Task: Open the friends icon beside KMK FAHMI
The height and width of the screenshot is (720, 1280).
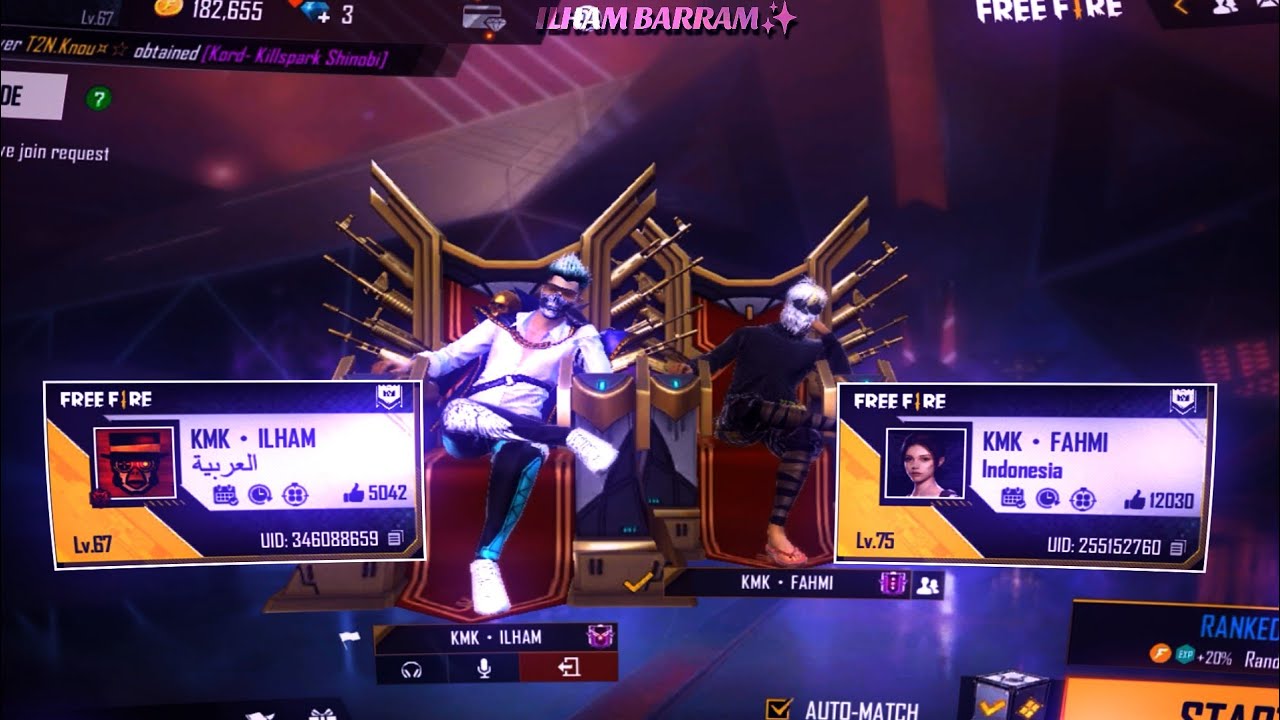Action: point(927,584)
